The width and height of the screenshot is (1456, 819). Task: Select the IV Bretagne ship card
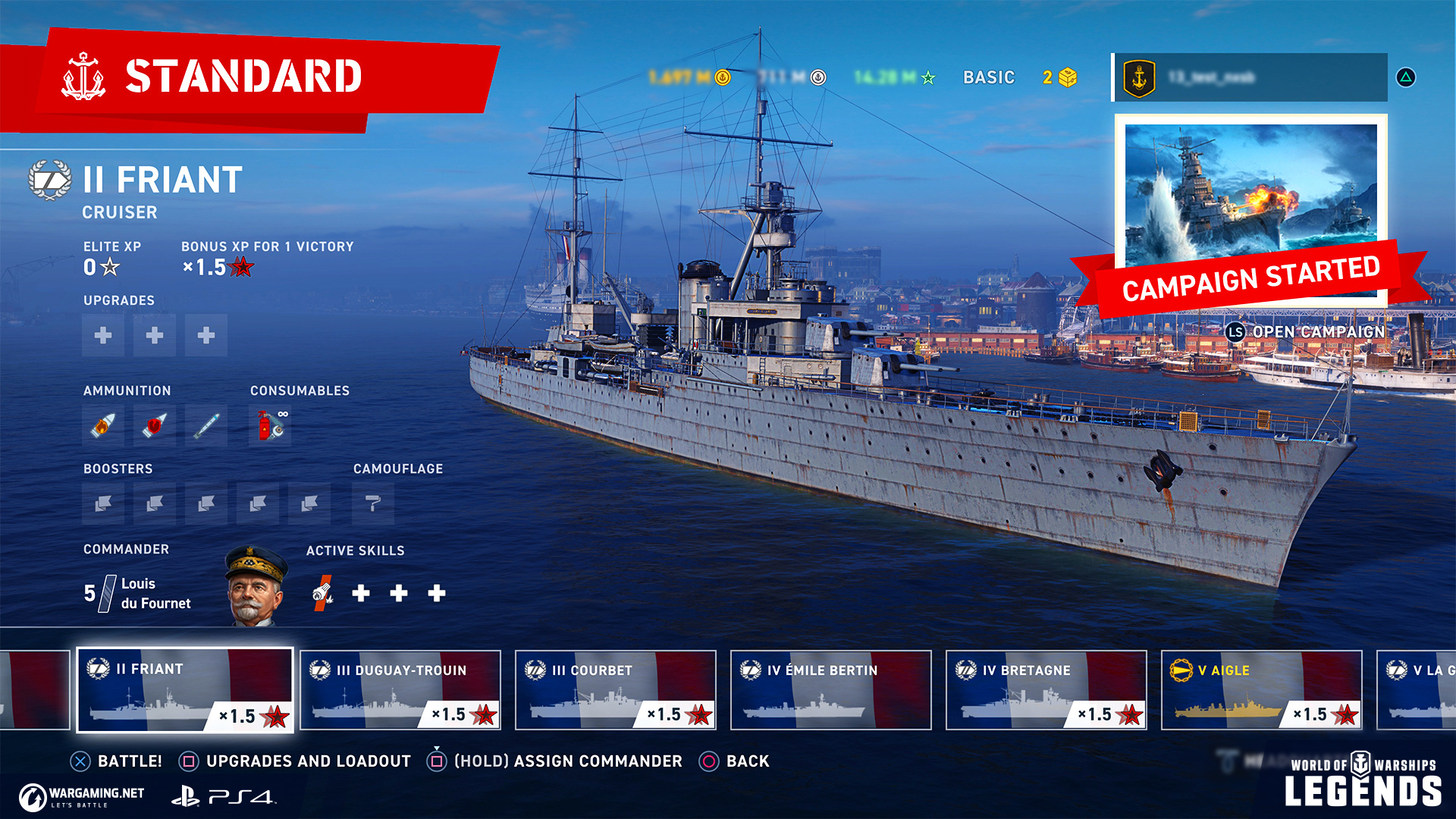[x=1046, y=690]
